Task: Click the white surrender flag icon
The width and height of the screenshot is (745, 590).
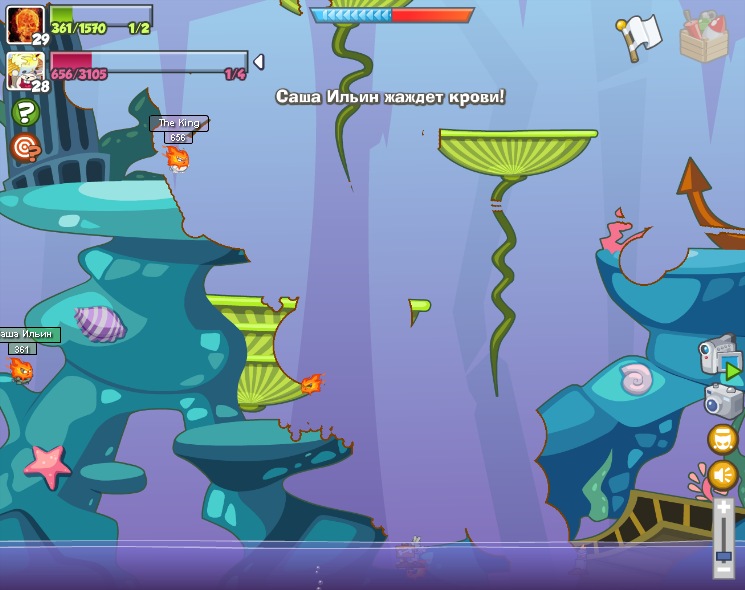Action: (640, 36)
